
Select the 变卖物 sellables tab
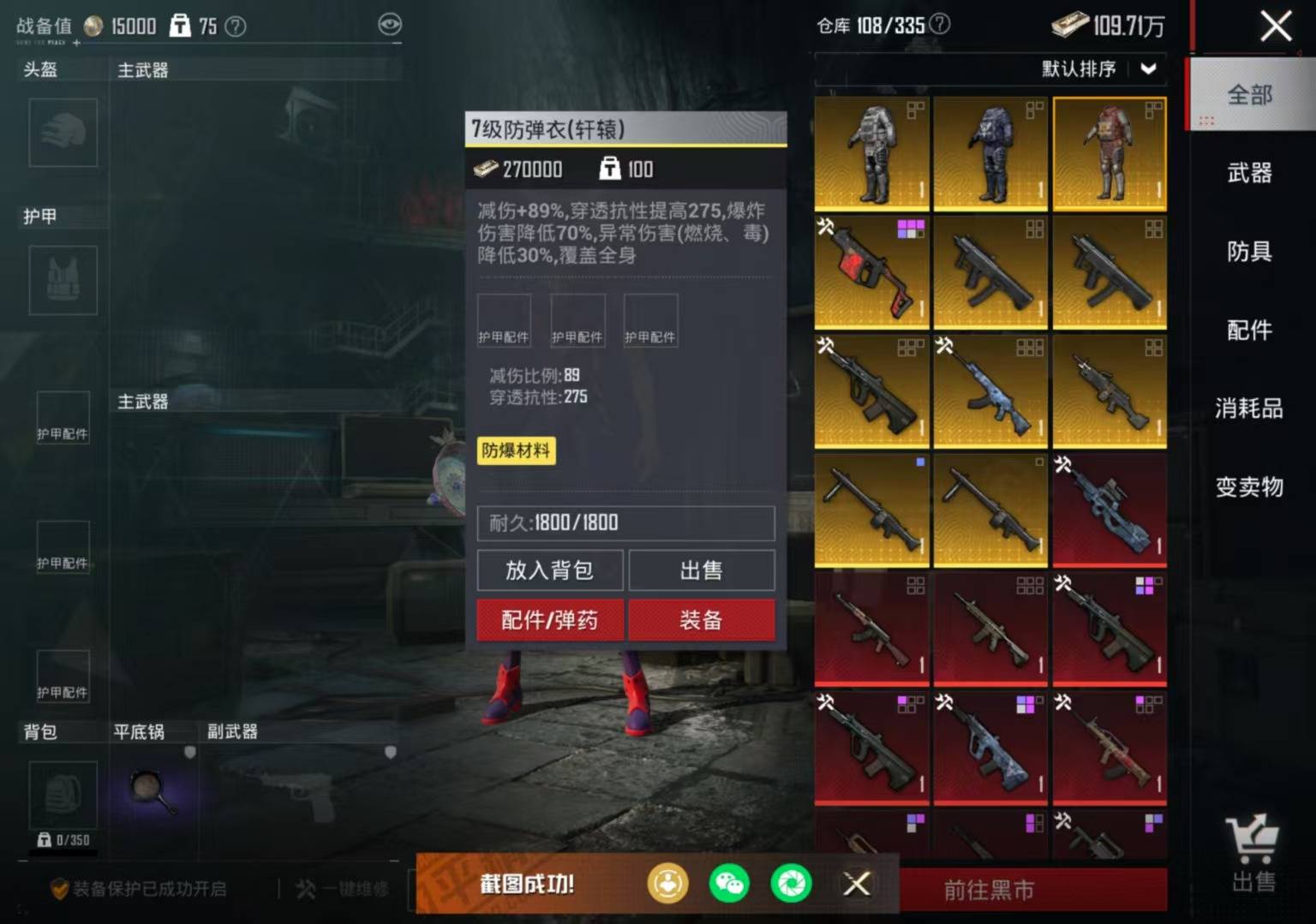(1249, 487)
